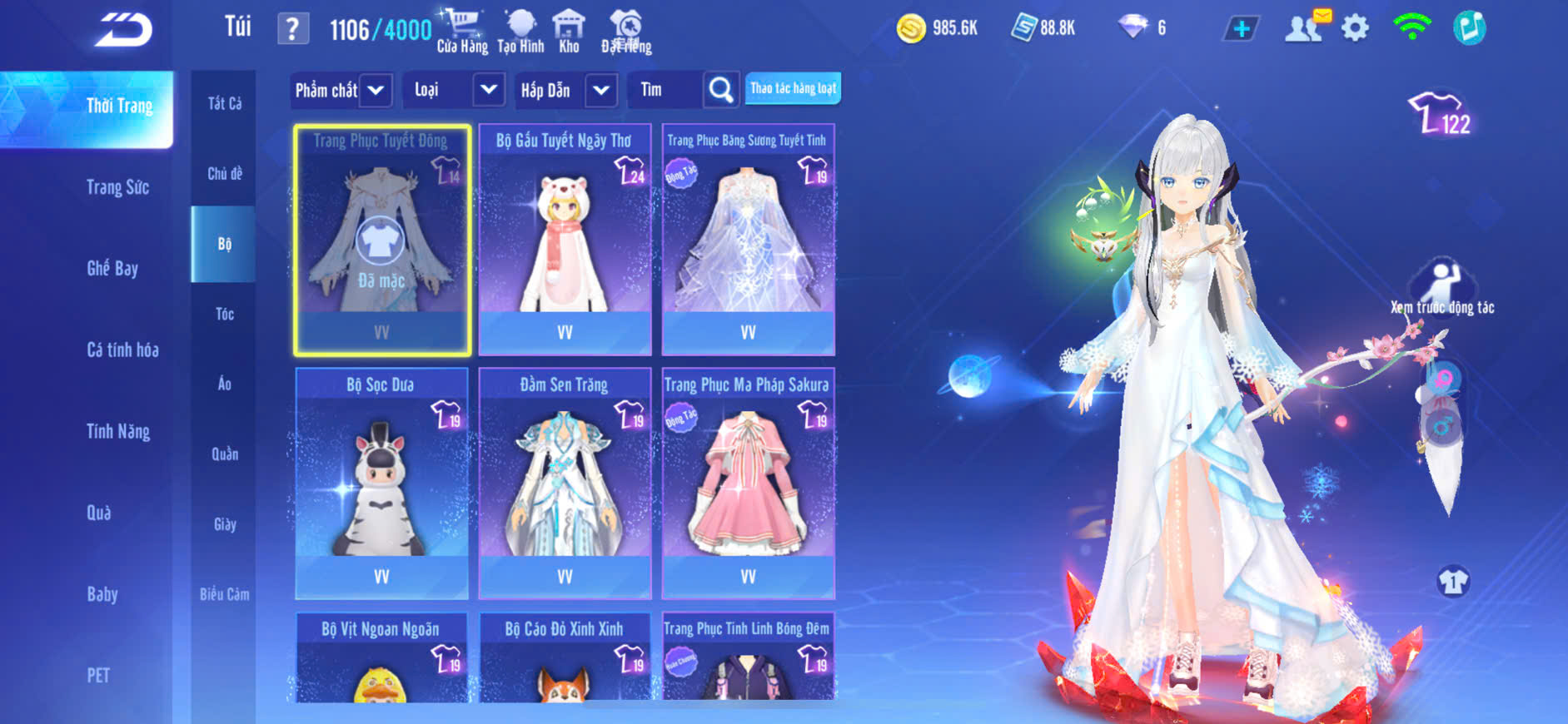Switch to the Trang Sức category

coord(117,187)
